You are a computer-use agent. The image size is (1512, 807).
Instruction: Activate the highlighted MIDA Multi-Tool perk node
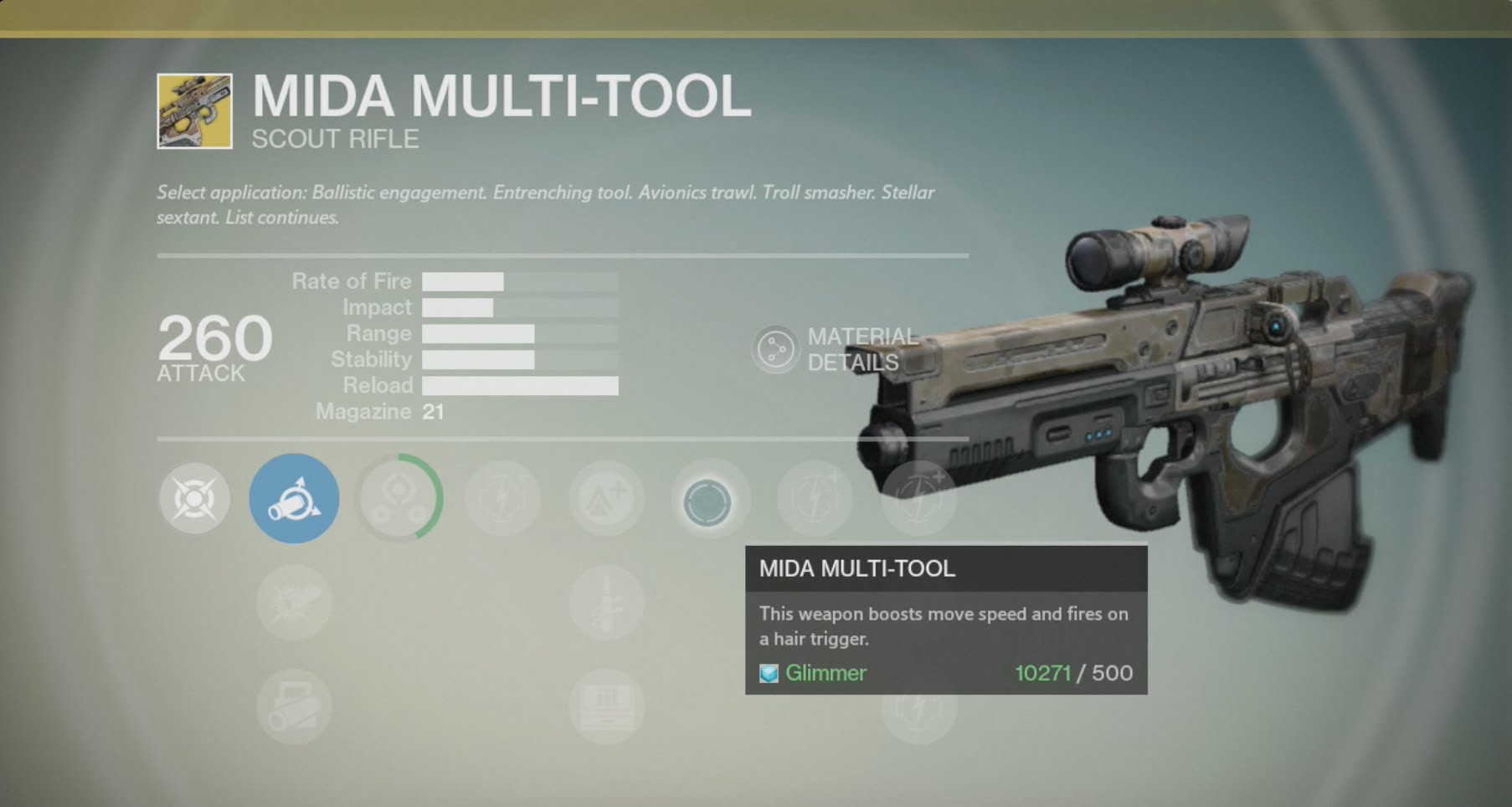707,501
